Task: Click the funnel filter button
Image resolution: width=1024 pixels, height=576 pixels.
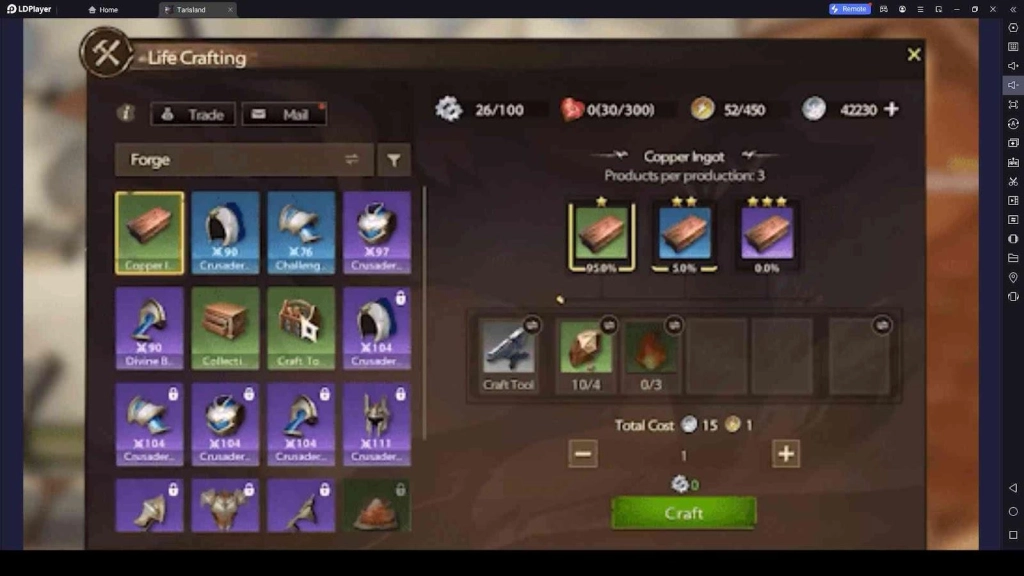Action: click(394, 160)
